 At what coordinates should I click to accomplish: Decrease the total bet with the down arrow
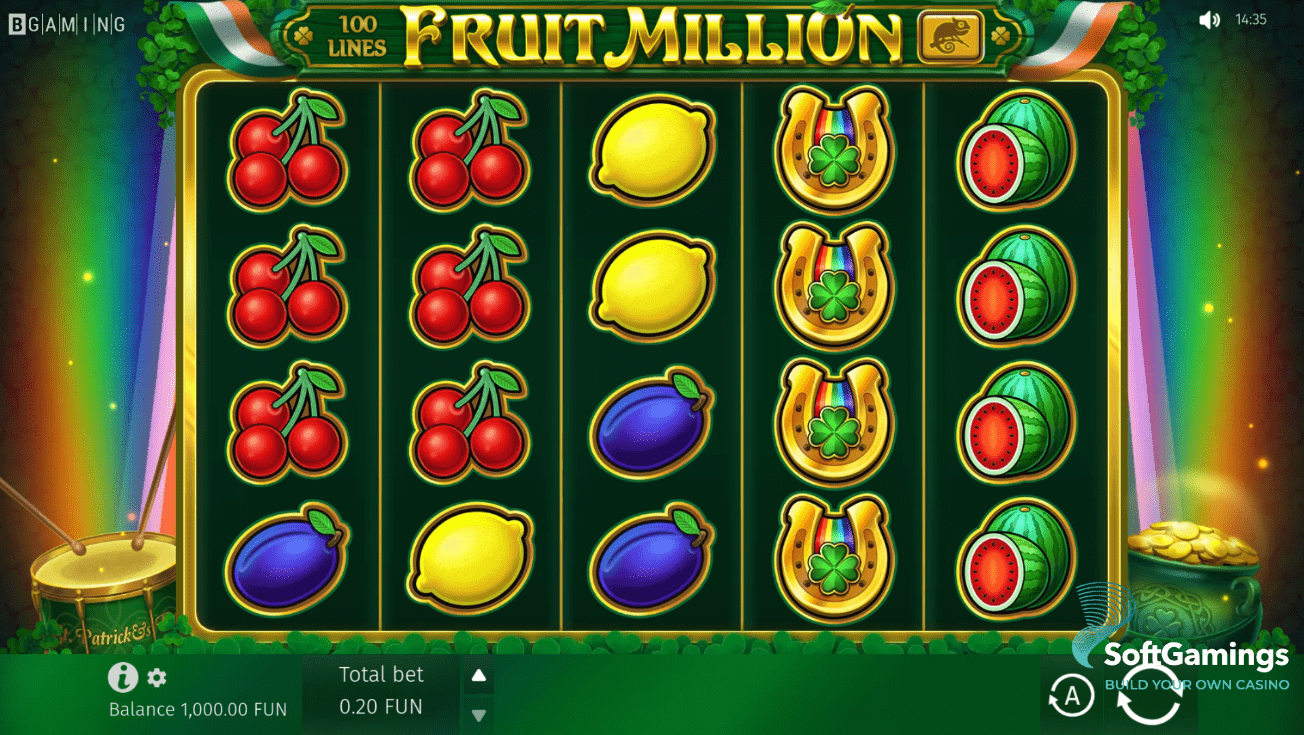[x=478, y=713]
